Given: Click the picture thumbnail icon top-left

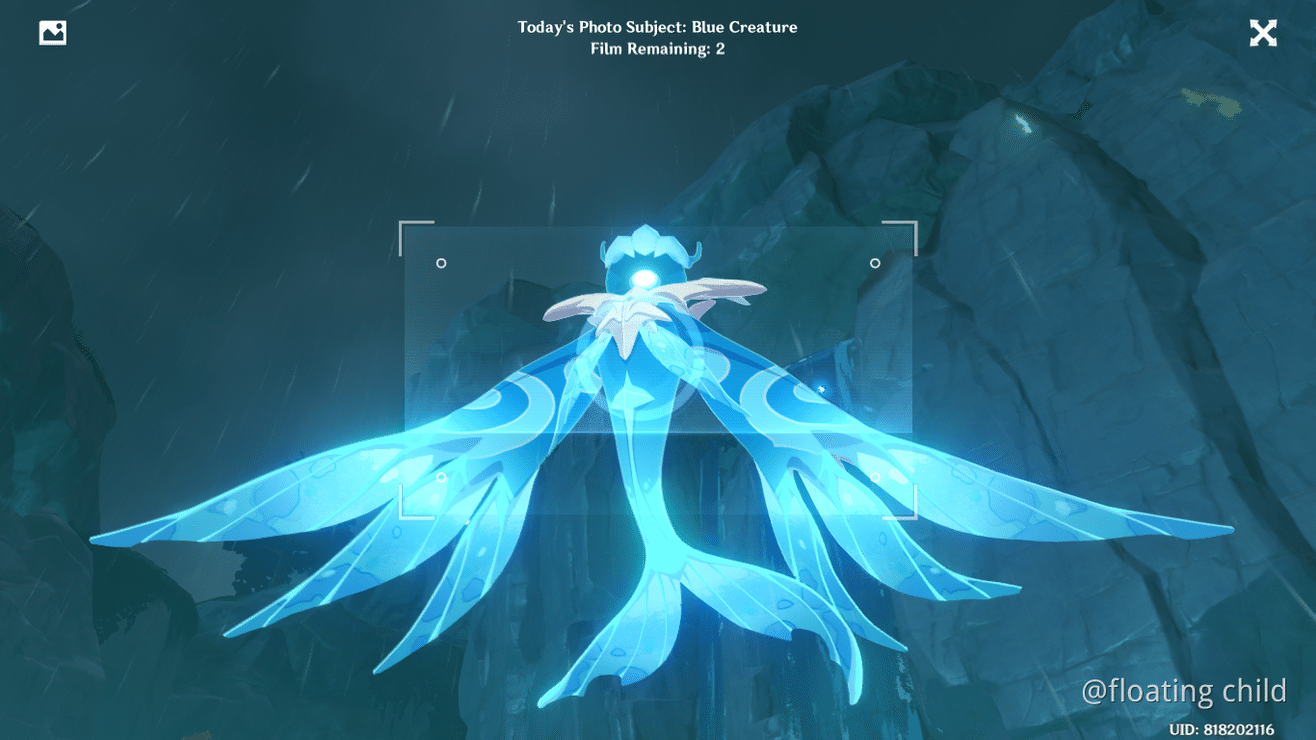Looking at the screenshot, I should pyautogui.click(x=51, y=31).
